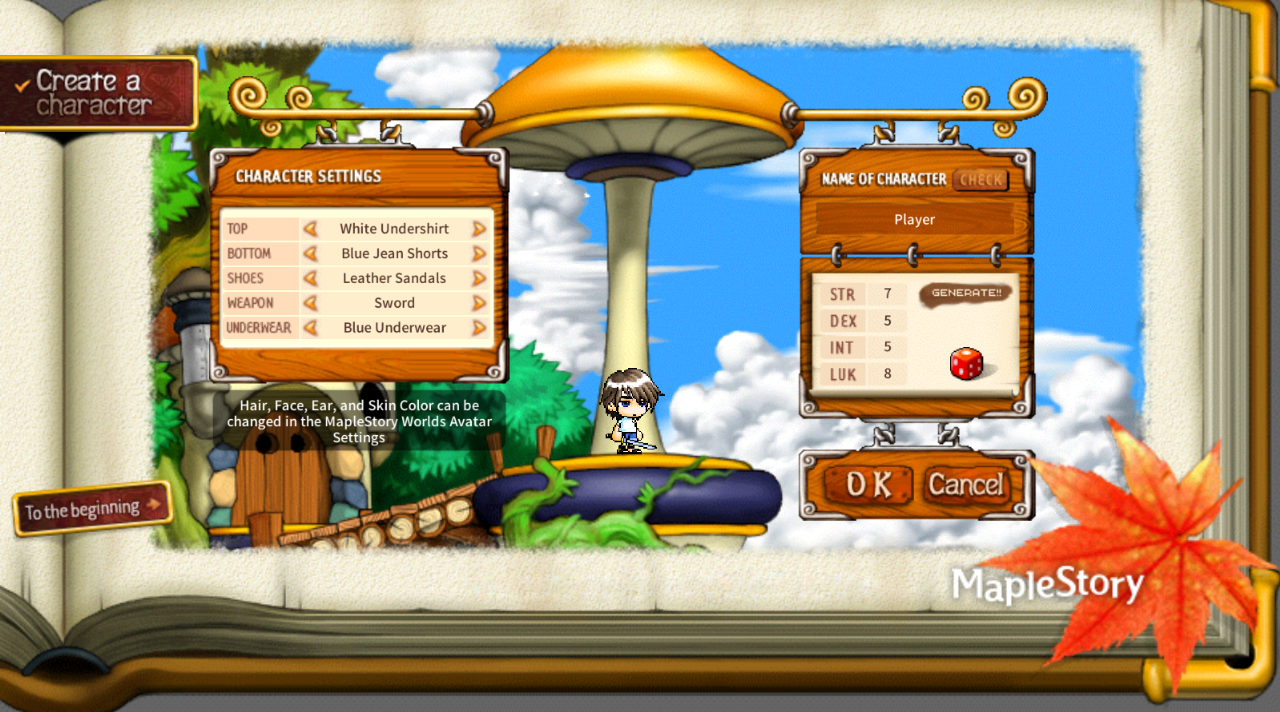Generate new stats with the GENERATE button

pos(965,293)
